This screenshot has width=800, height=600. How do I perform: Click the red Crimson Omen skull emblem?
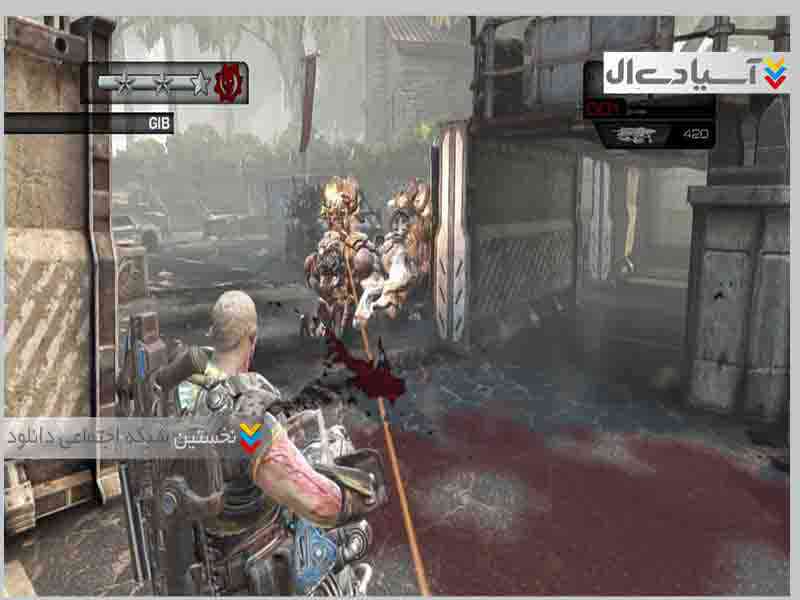[x=231, y=82]
